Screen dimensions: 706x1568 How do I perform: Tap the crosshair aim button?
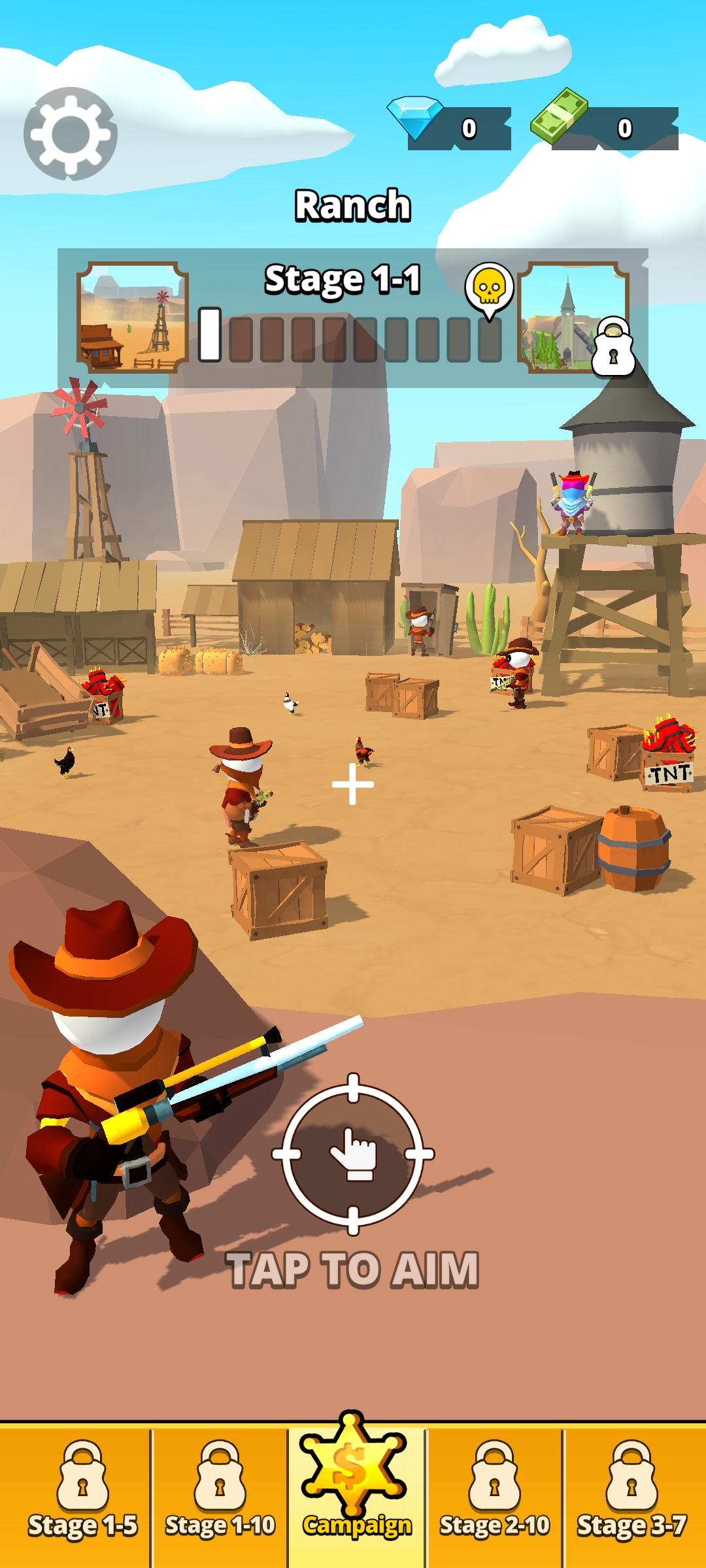353,1154
